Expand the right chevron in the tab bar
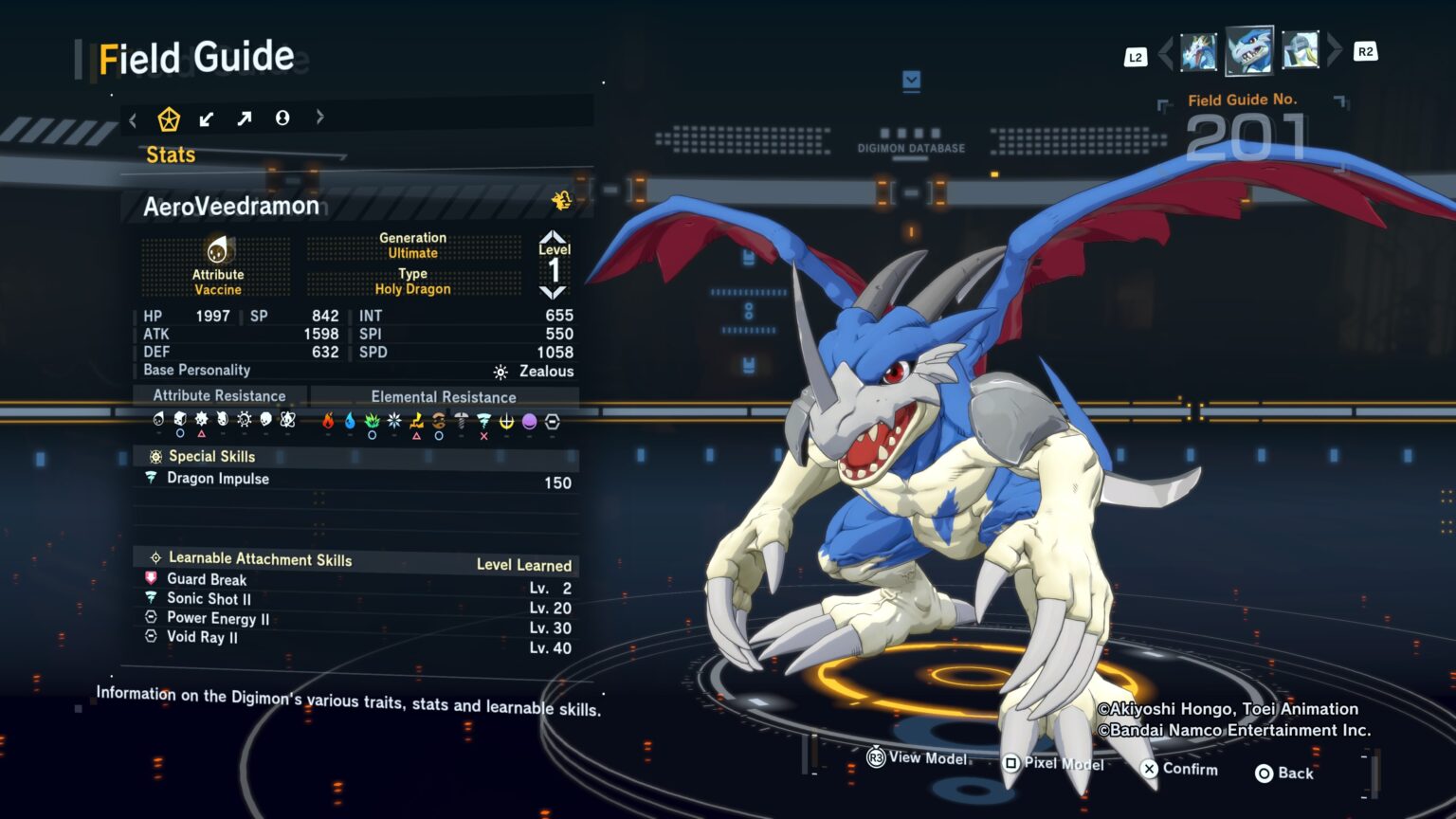Image resolution: width=1456 pixels, height=819 pixels. 320,118
